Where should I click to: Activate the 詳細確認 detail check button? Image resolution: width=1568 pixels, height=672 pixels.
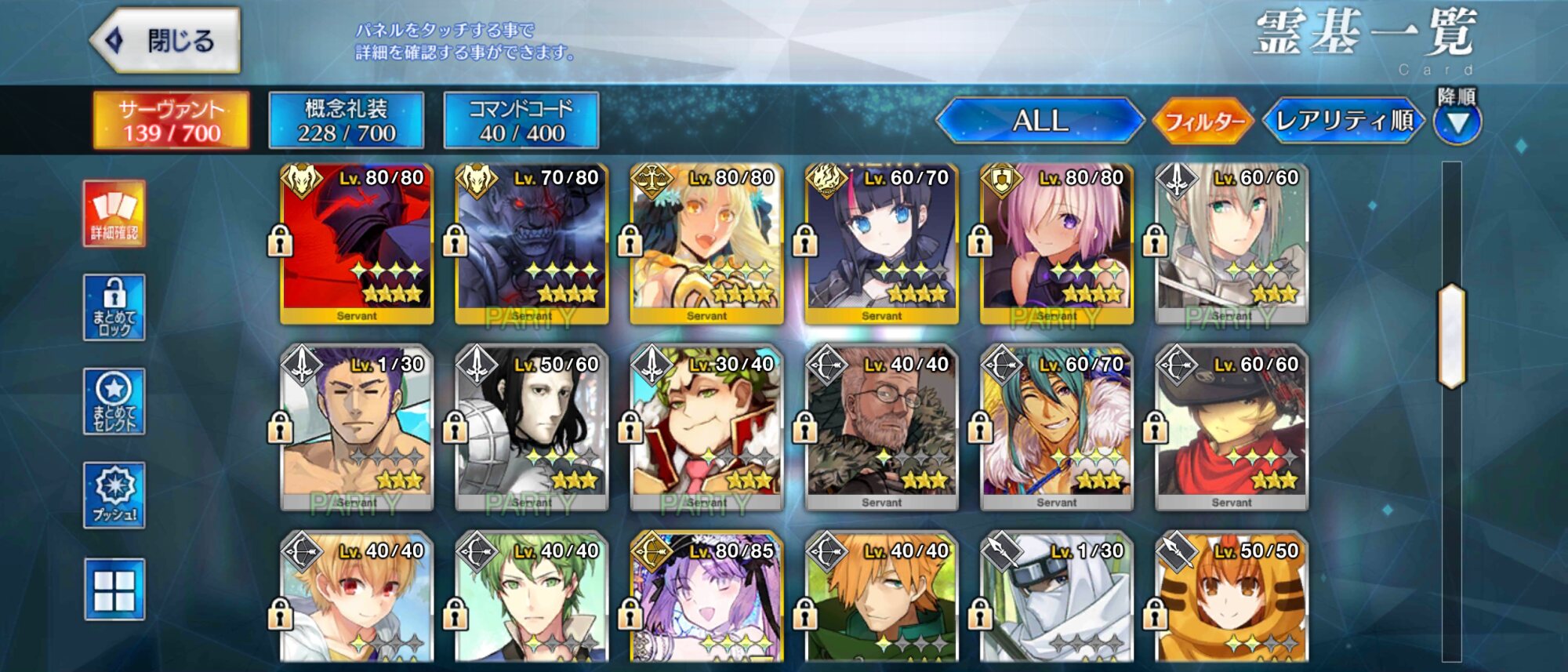114,213
